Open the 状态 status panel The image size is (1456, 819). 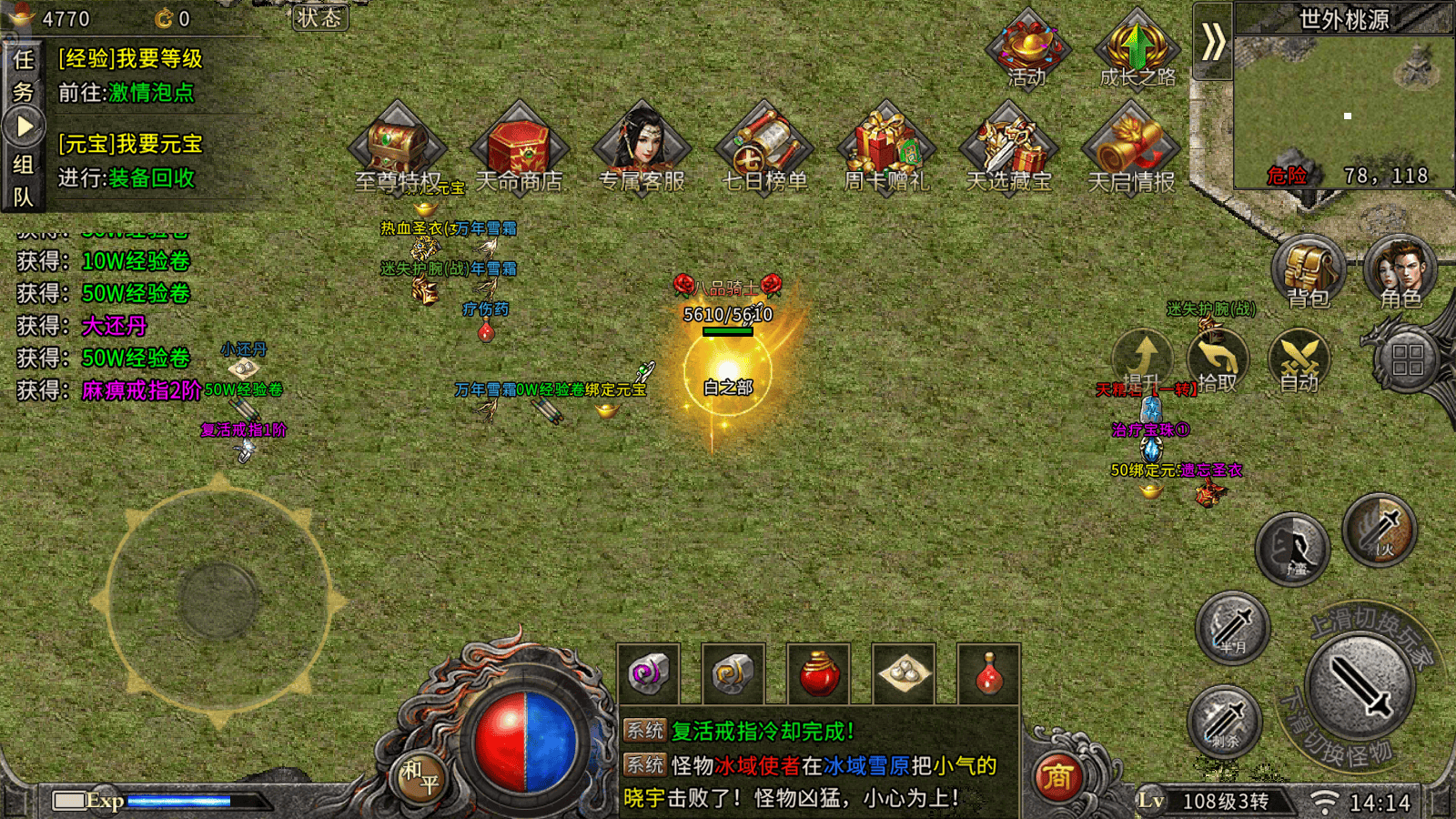(319, 17)
